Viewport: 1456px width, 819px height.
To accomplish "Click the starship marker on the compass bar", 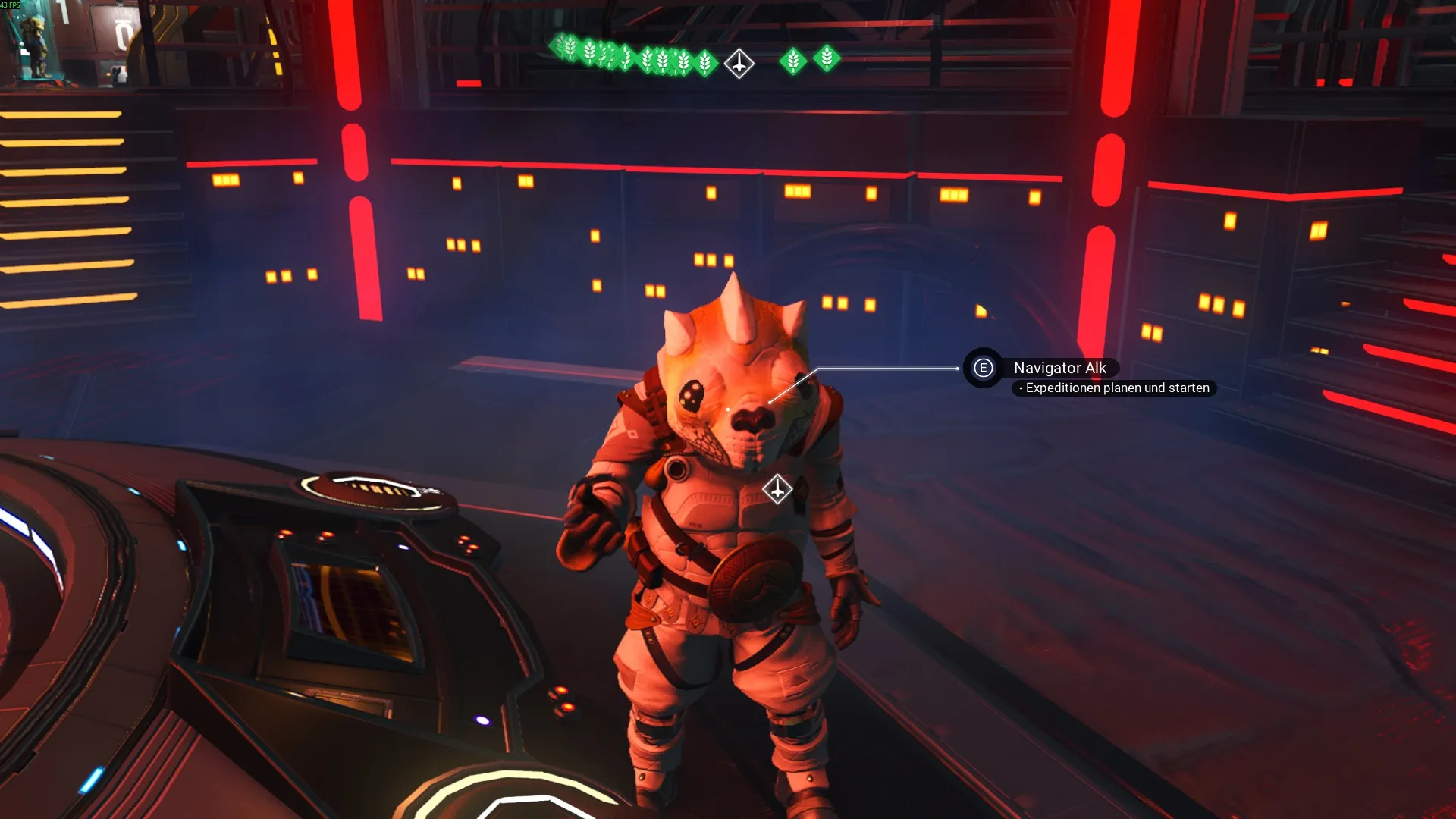I will pyautogui.click(x=739, y=64).
